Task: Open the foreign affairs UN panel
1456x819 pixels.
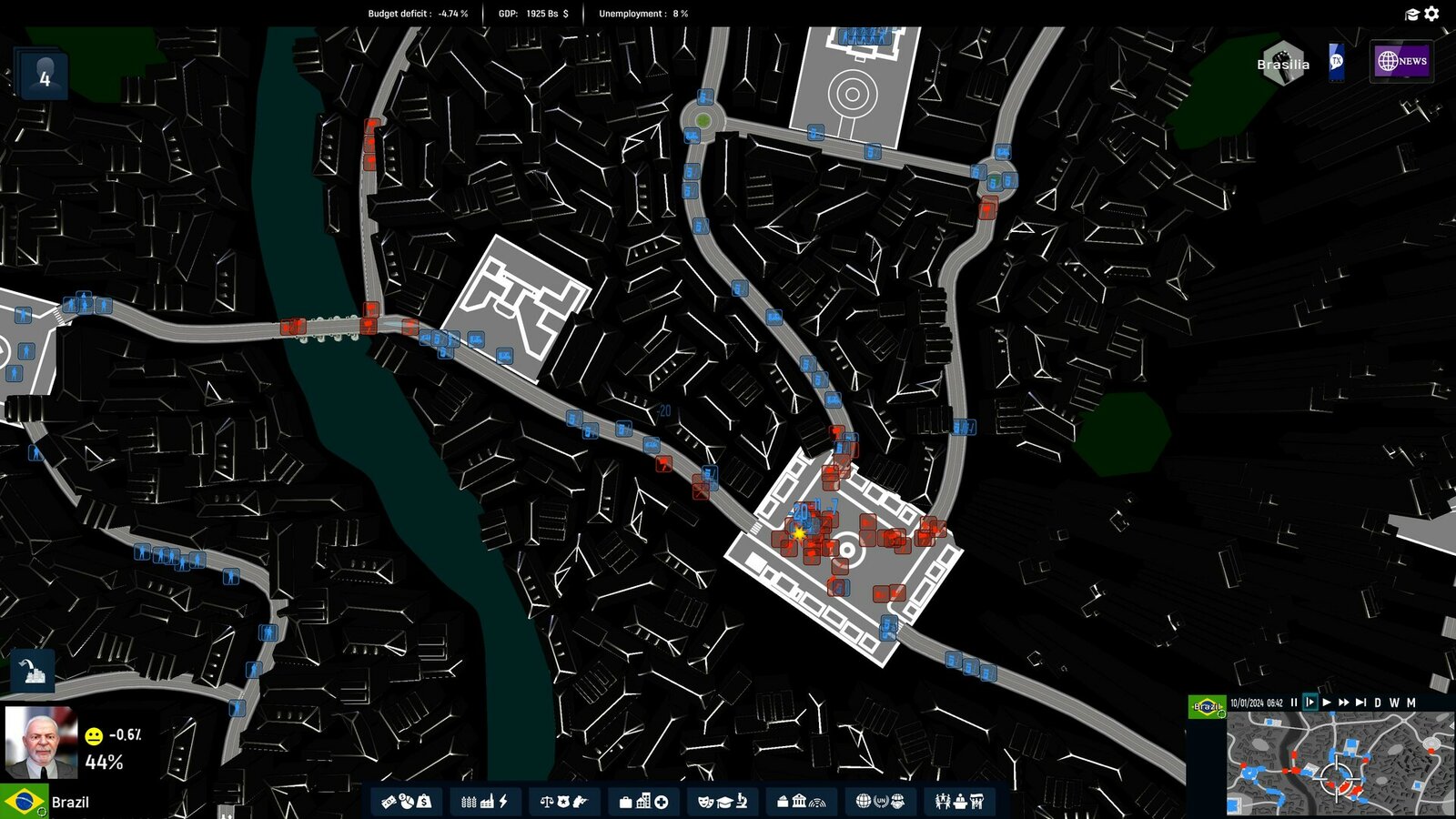Action: tap(880, 802)
